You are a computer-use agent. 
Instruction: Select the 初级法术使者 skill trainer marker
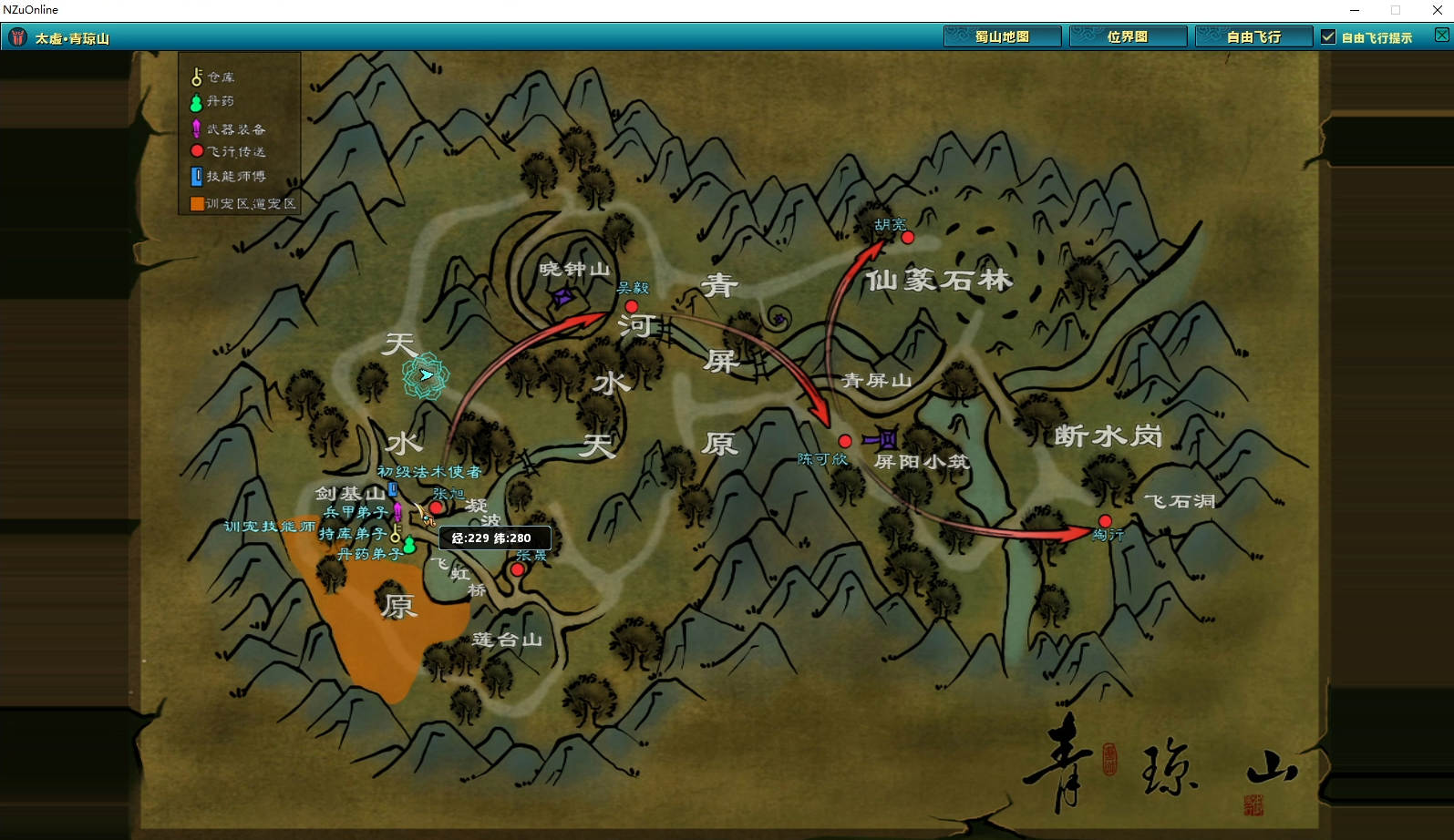point(393,489)
